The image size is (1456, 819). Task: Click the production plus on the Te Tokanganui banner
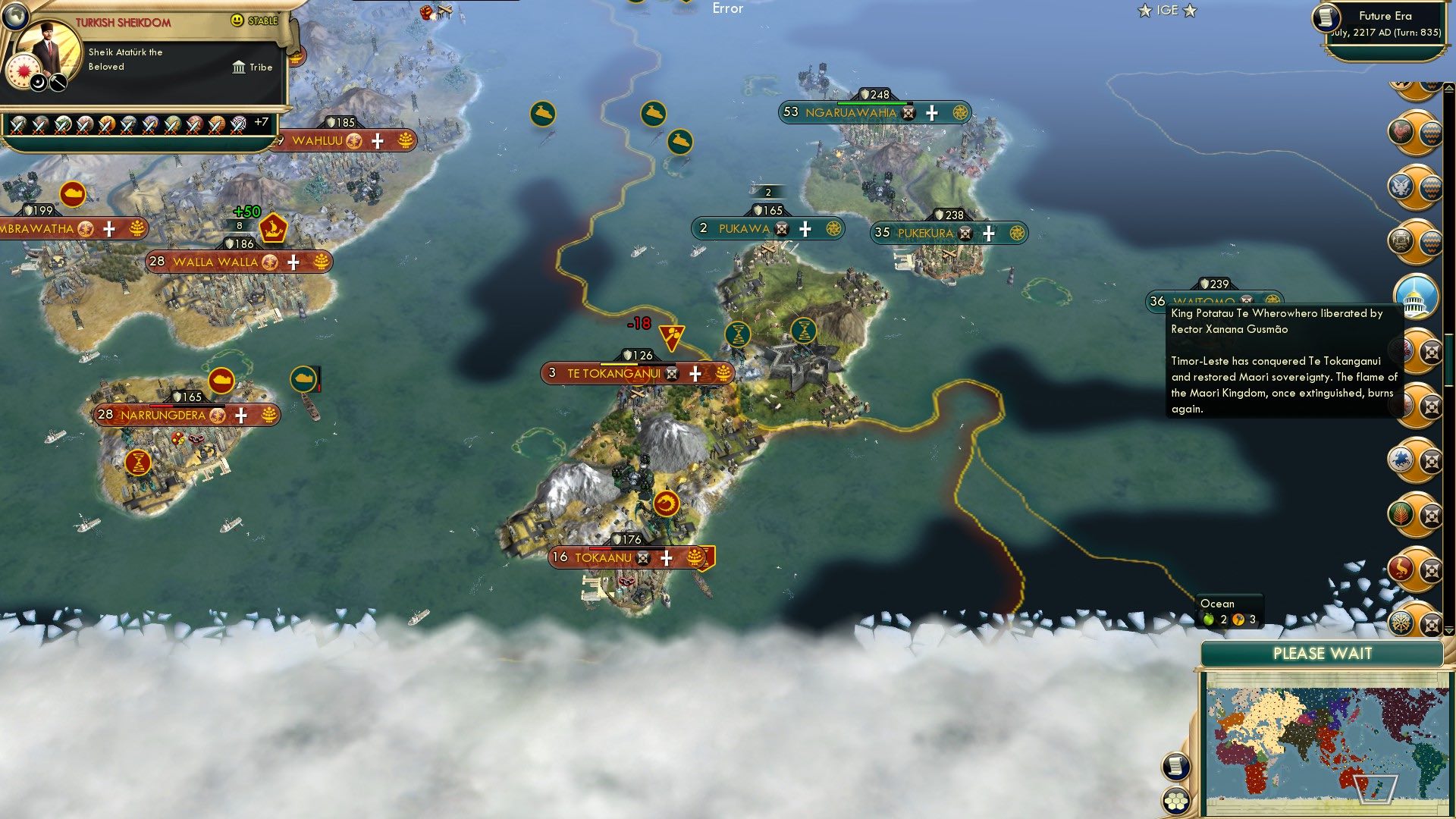pyautogui.click(x=695, y=373)
